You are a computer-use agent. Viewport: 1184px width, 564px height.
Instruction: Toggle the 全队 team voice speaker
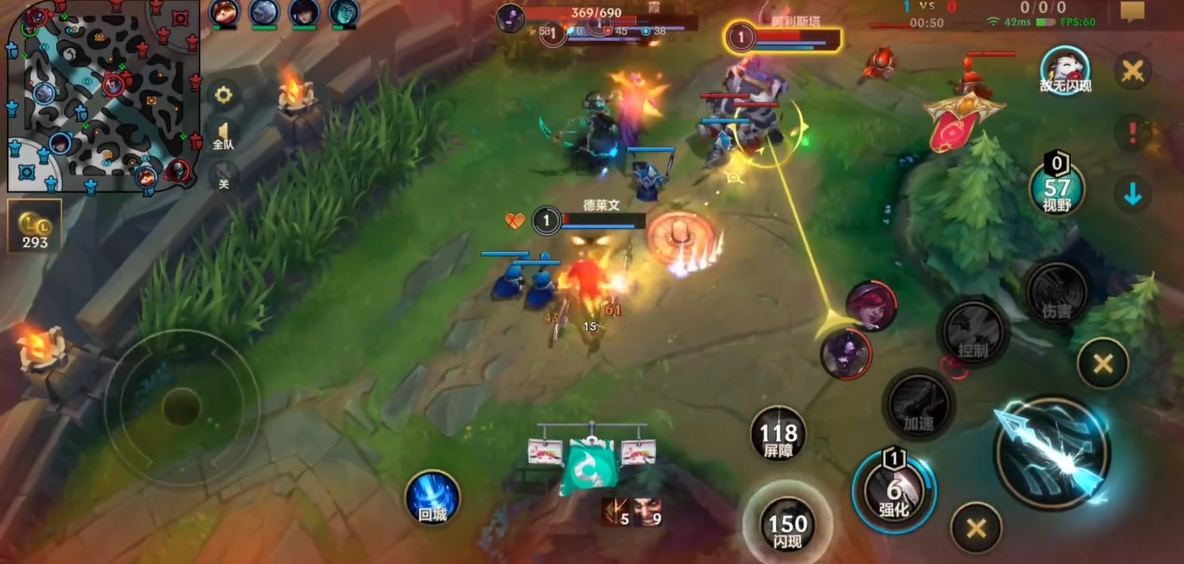[x=224, y=137]
